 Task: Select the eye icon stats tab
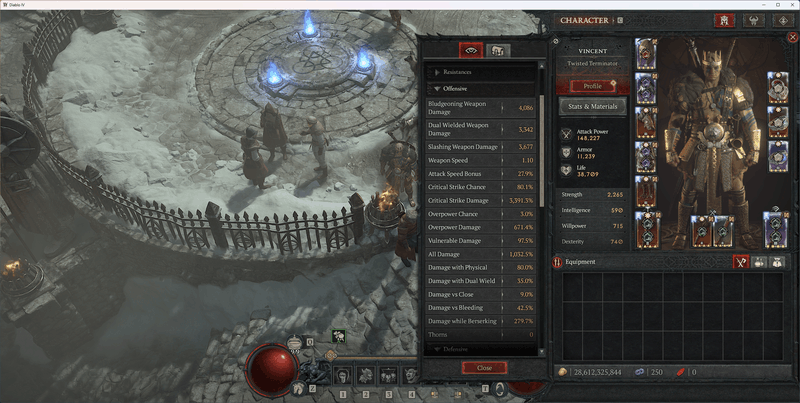click(470, 50)
